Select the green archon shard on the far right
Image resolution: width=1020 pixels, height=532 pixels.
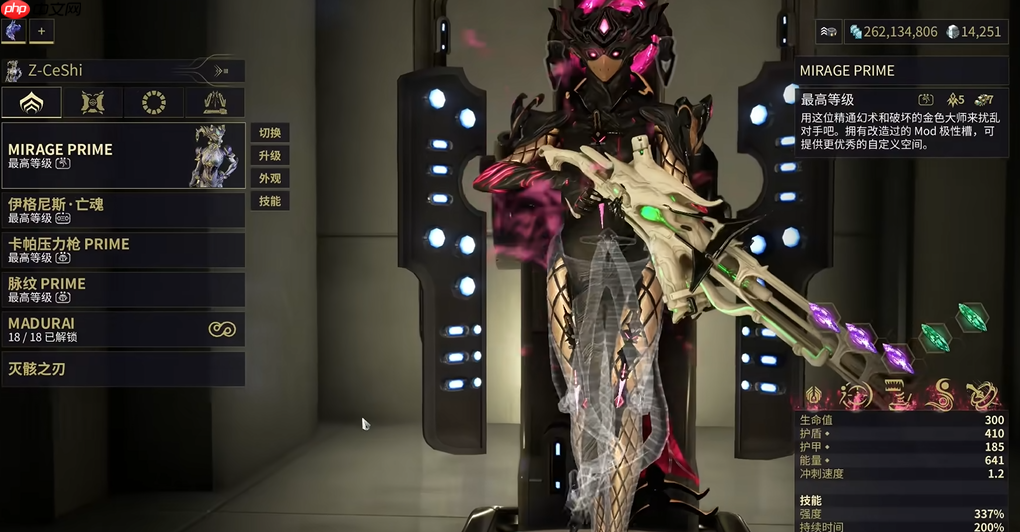tap(970, 318)
